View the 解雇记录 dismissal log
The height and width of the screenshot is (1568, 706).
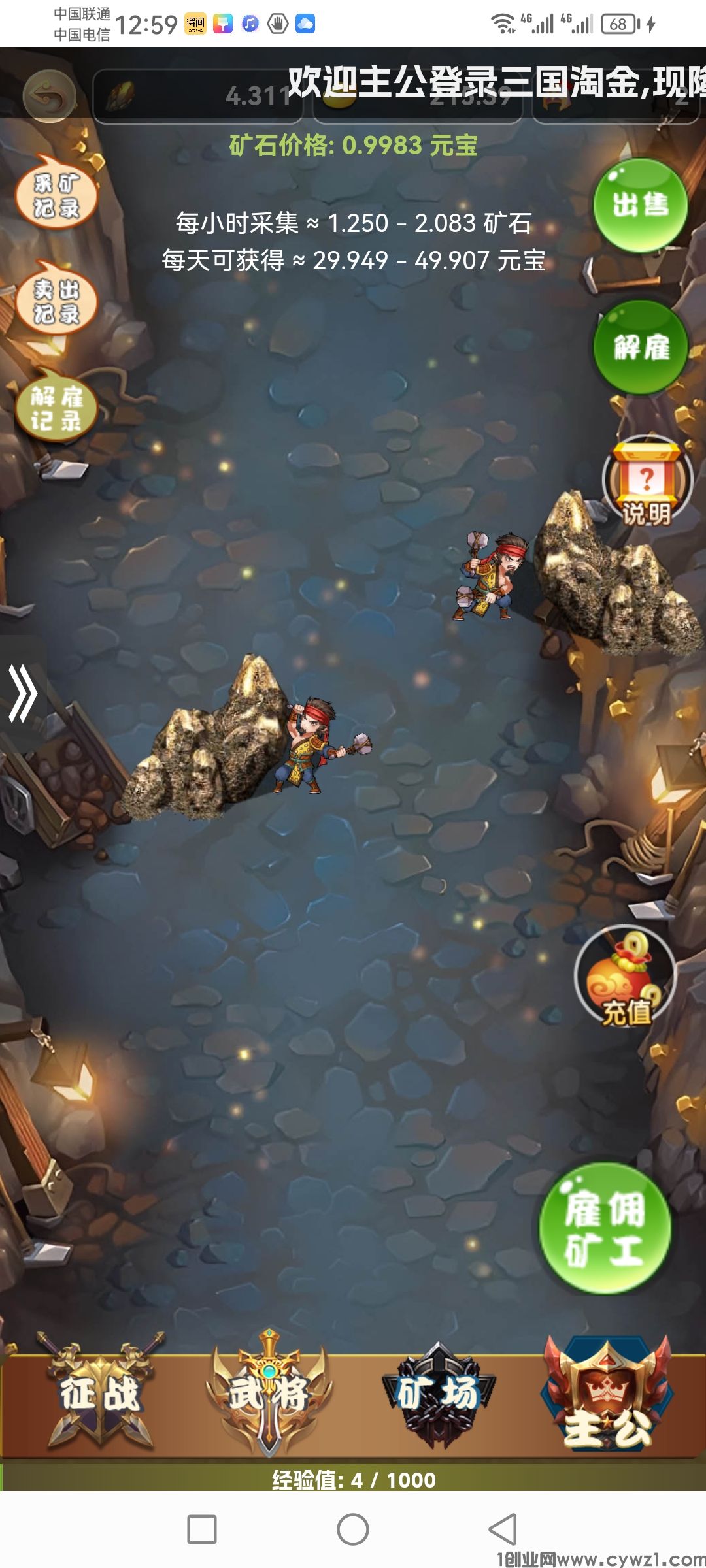point(57,406)
